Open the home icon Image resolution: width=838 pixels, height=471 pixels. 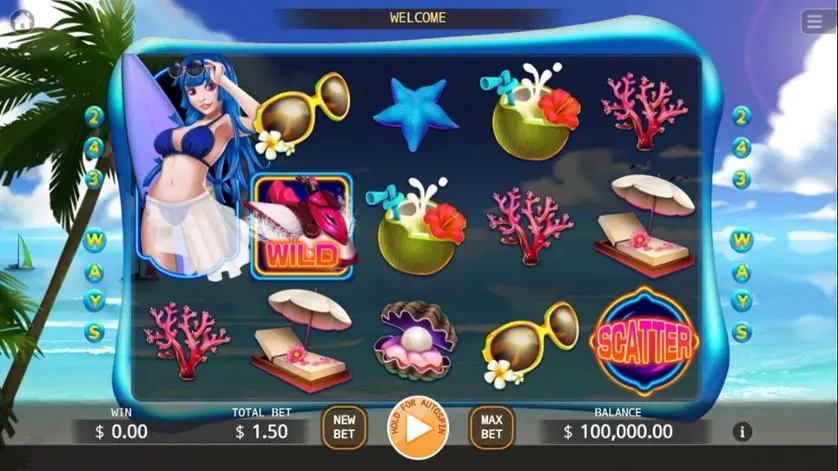(x=22, y=21)
